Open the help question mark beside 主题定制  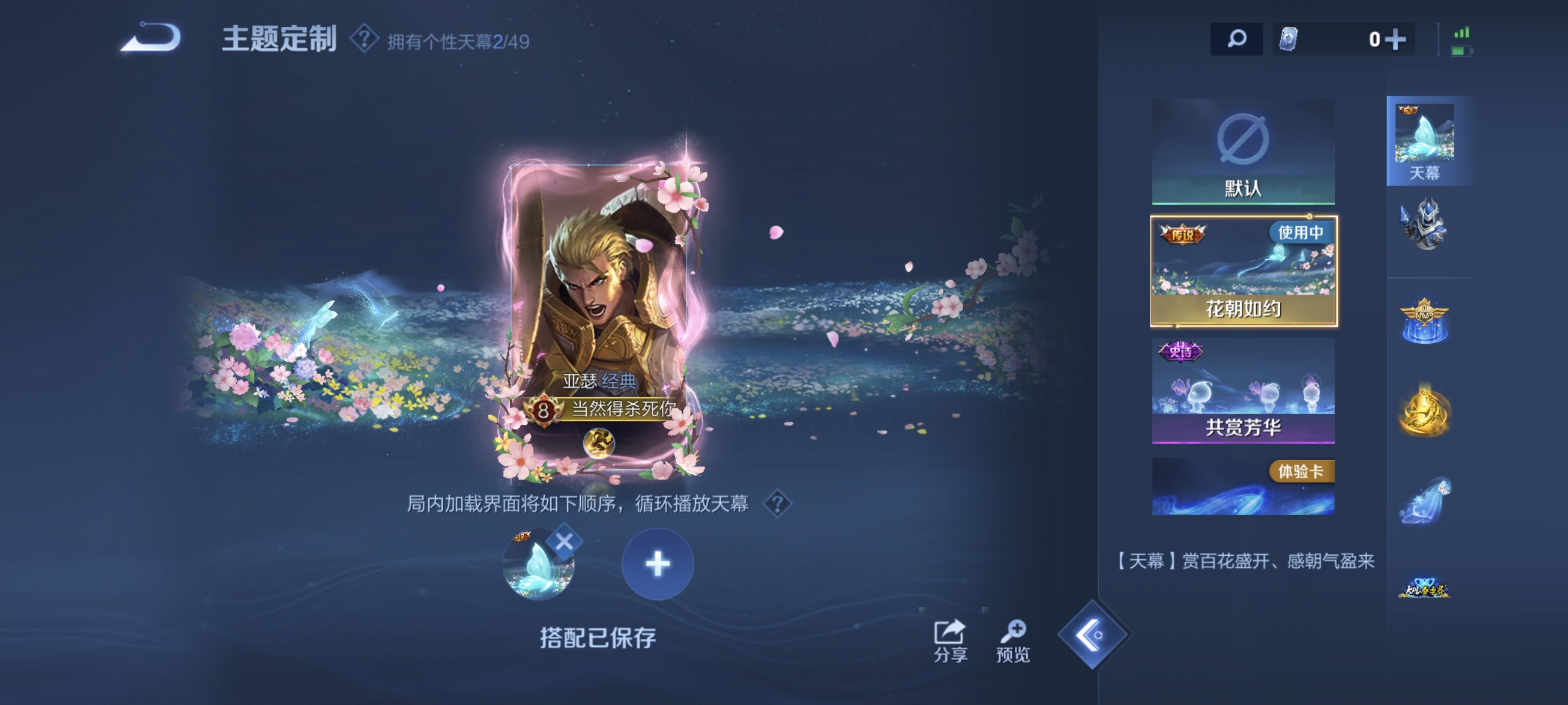[364, 38]
